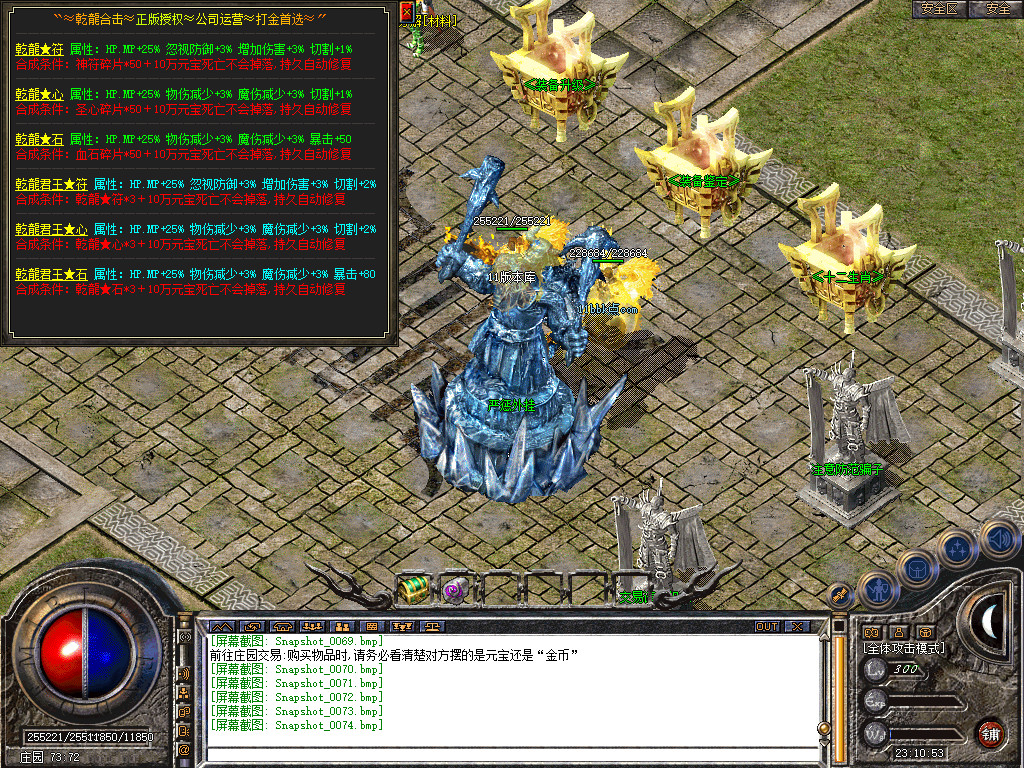Screen dimensions: 1024x768
Task: Toggle the speaker sound button
Action: [x=999, y=541]
